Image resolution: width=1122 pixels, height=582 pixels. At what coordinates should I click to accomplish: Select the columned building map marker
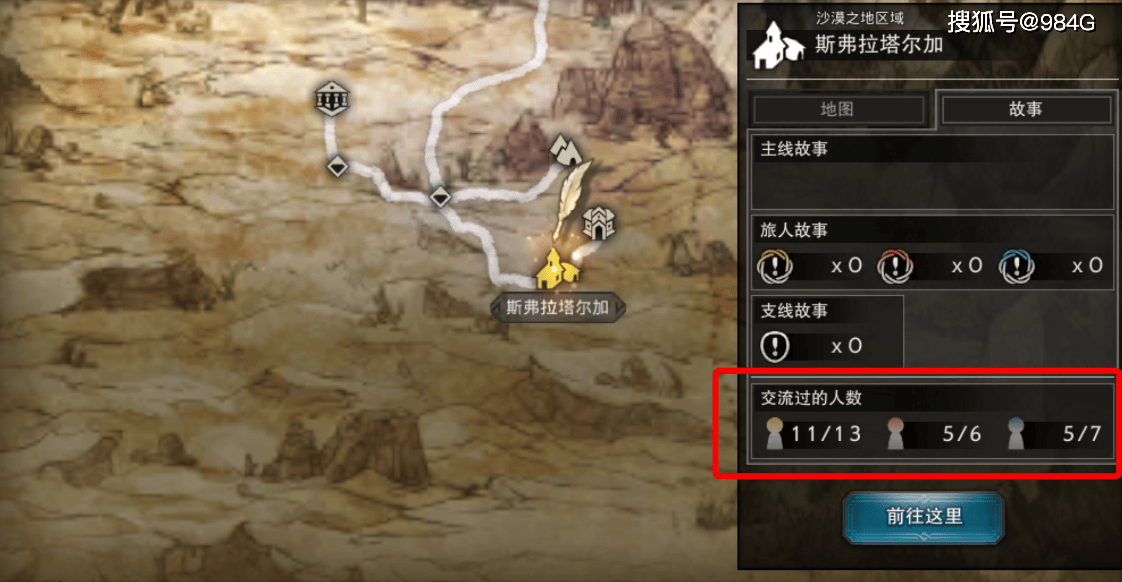[329, 98]
